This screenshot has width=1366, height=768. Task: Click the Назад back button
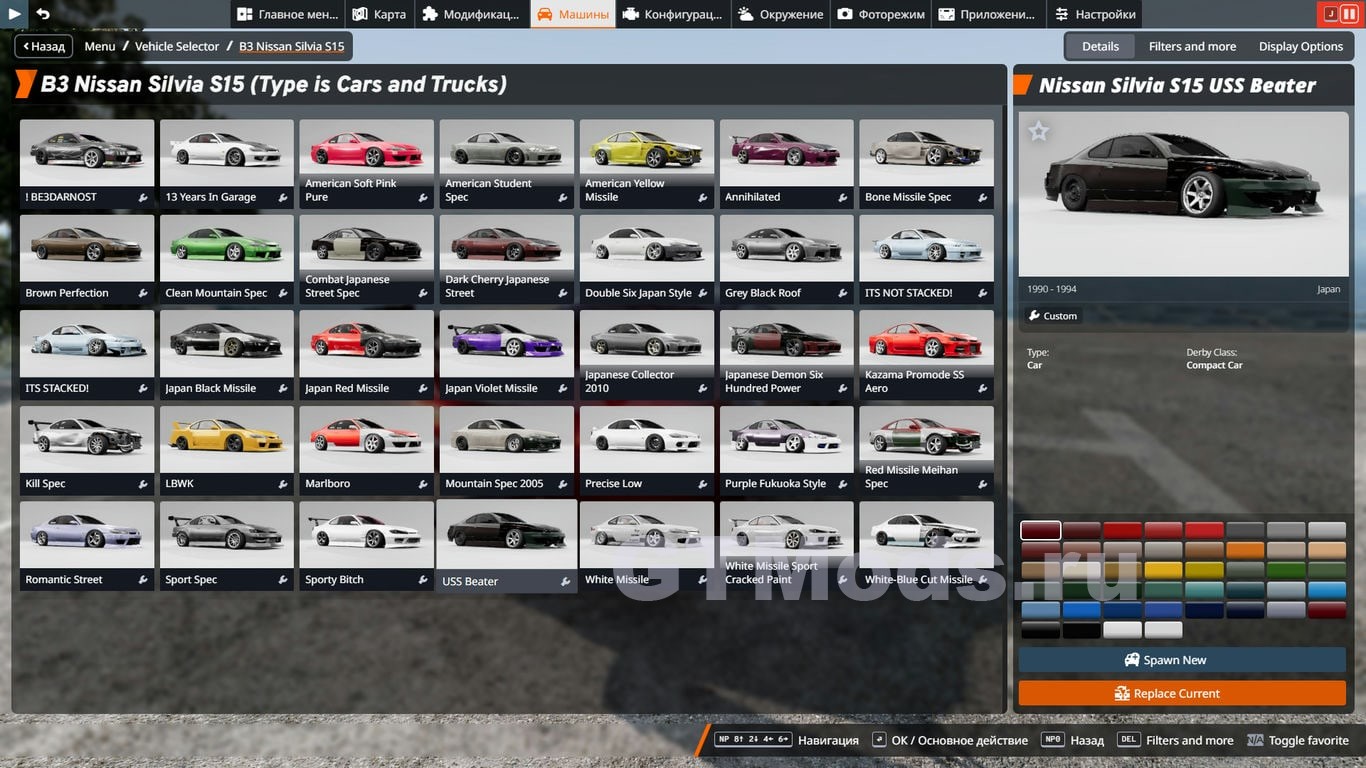click(x=42, y=46)
